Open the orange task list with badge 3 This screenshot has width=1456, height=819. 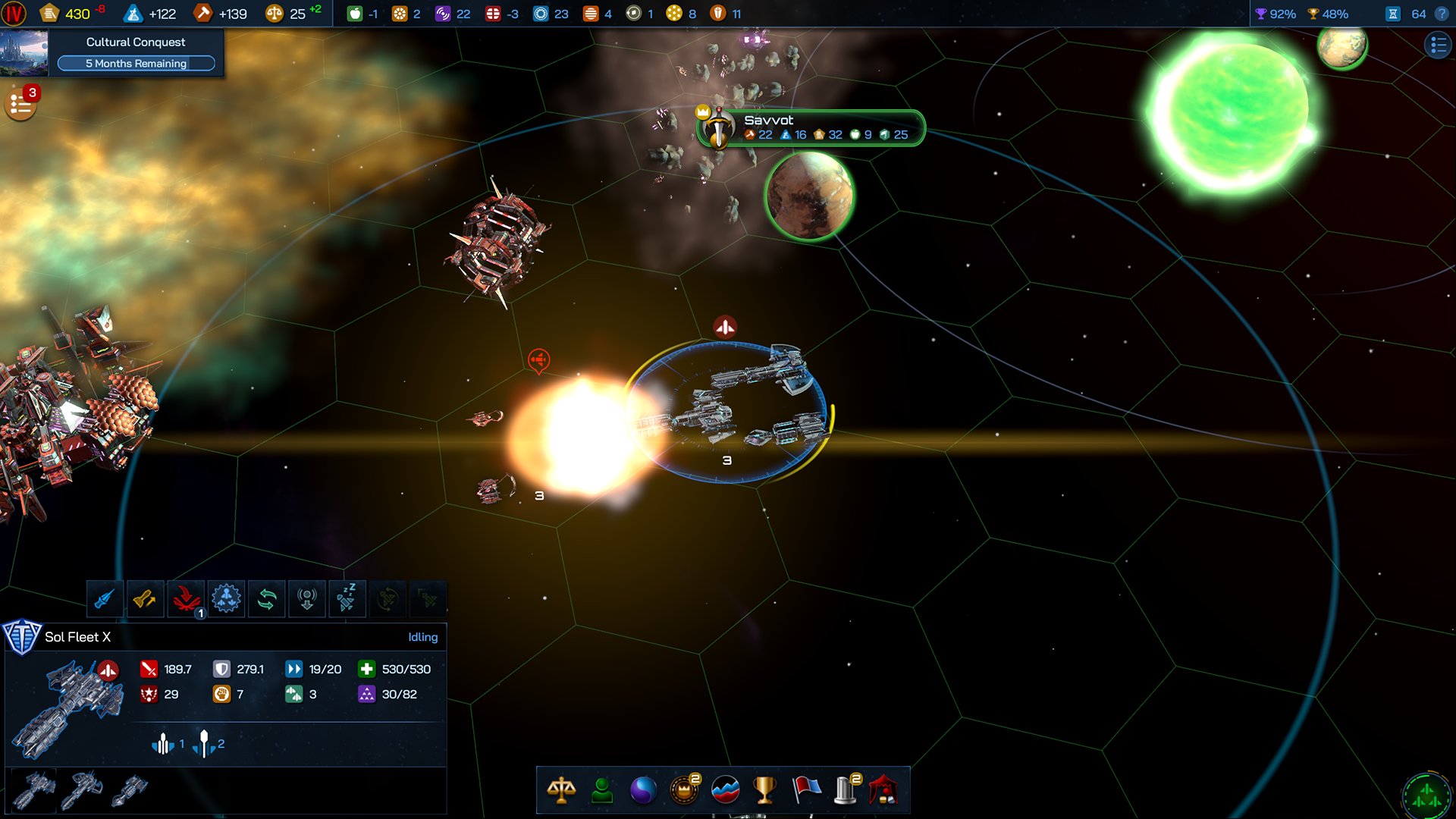coord(20,105)
